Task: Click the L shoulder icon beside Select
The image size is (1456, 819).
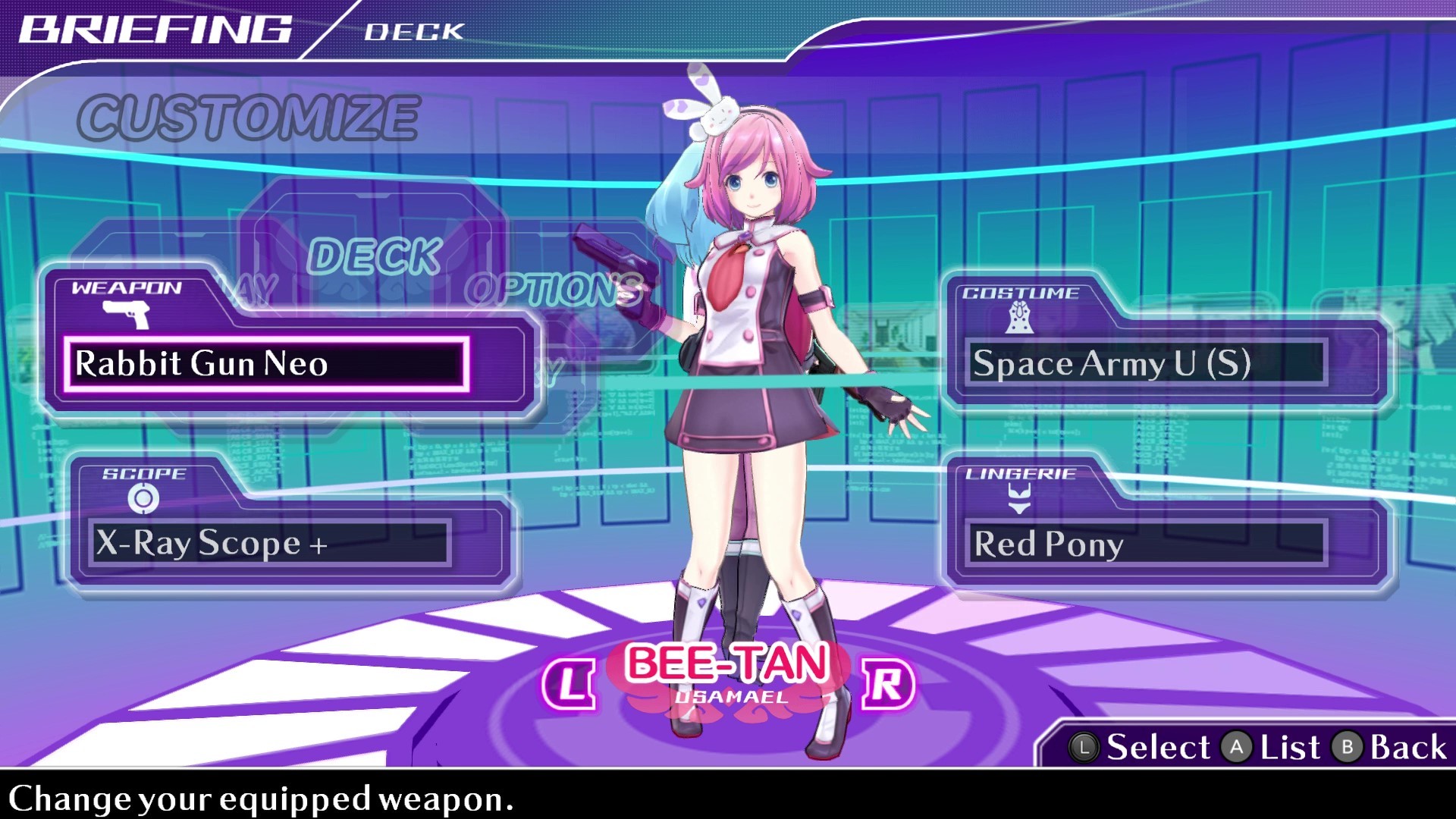Action: (1086, 747)
